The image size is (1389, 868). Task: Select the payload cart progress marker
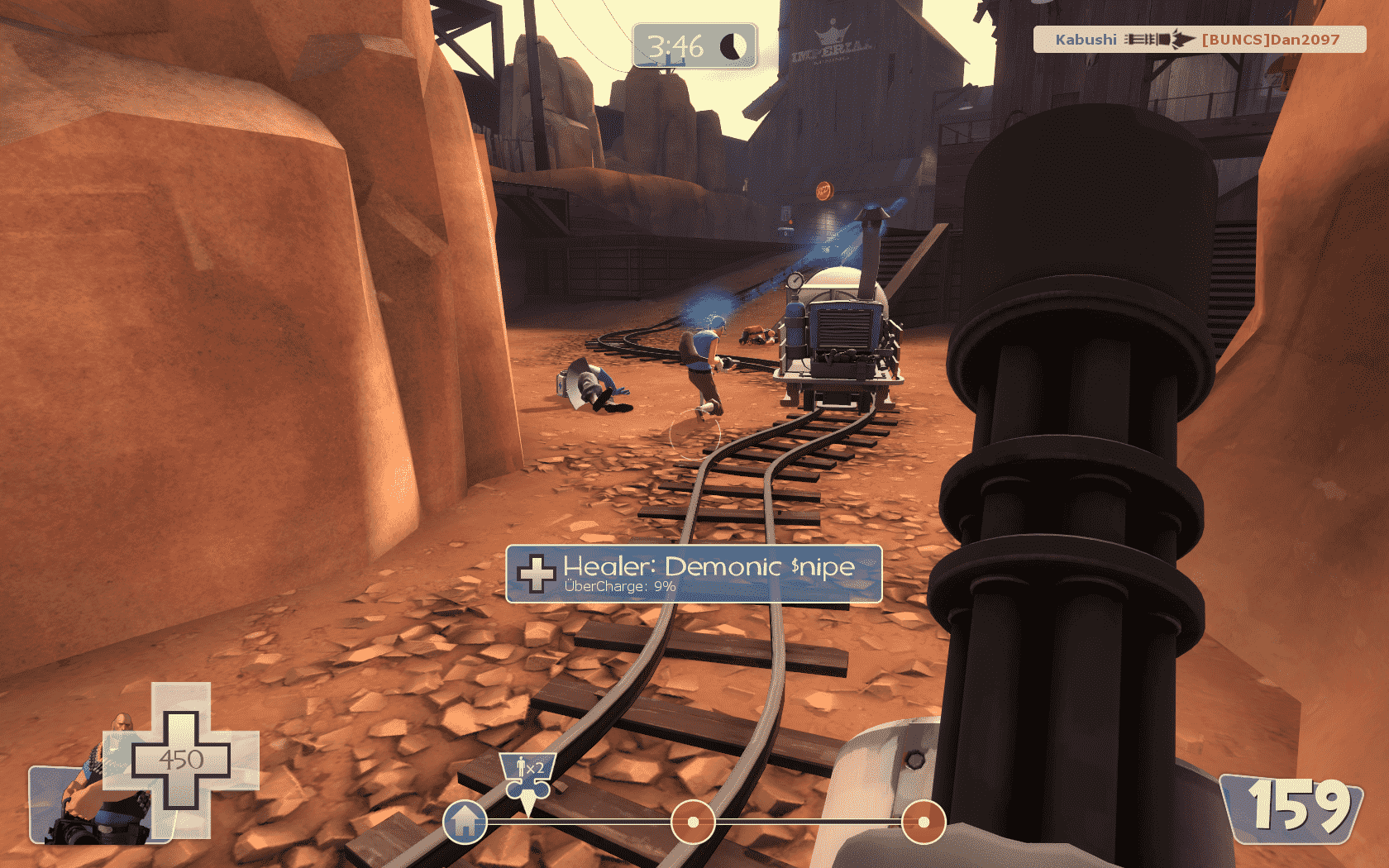click(527, 779)
